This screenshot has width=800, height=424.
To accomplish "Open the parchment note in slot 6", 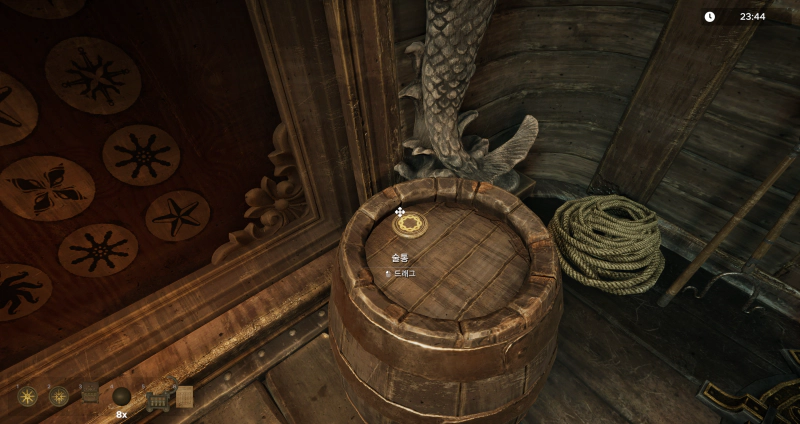I will click(184, 397).
